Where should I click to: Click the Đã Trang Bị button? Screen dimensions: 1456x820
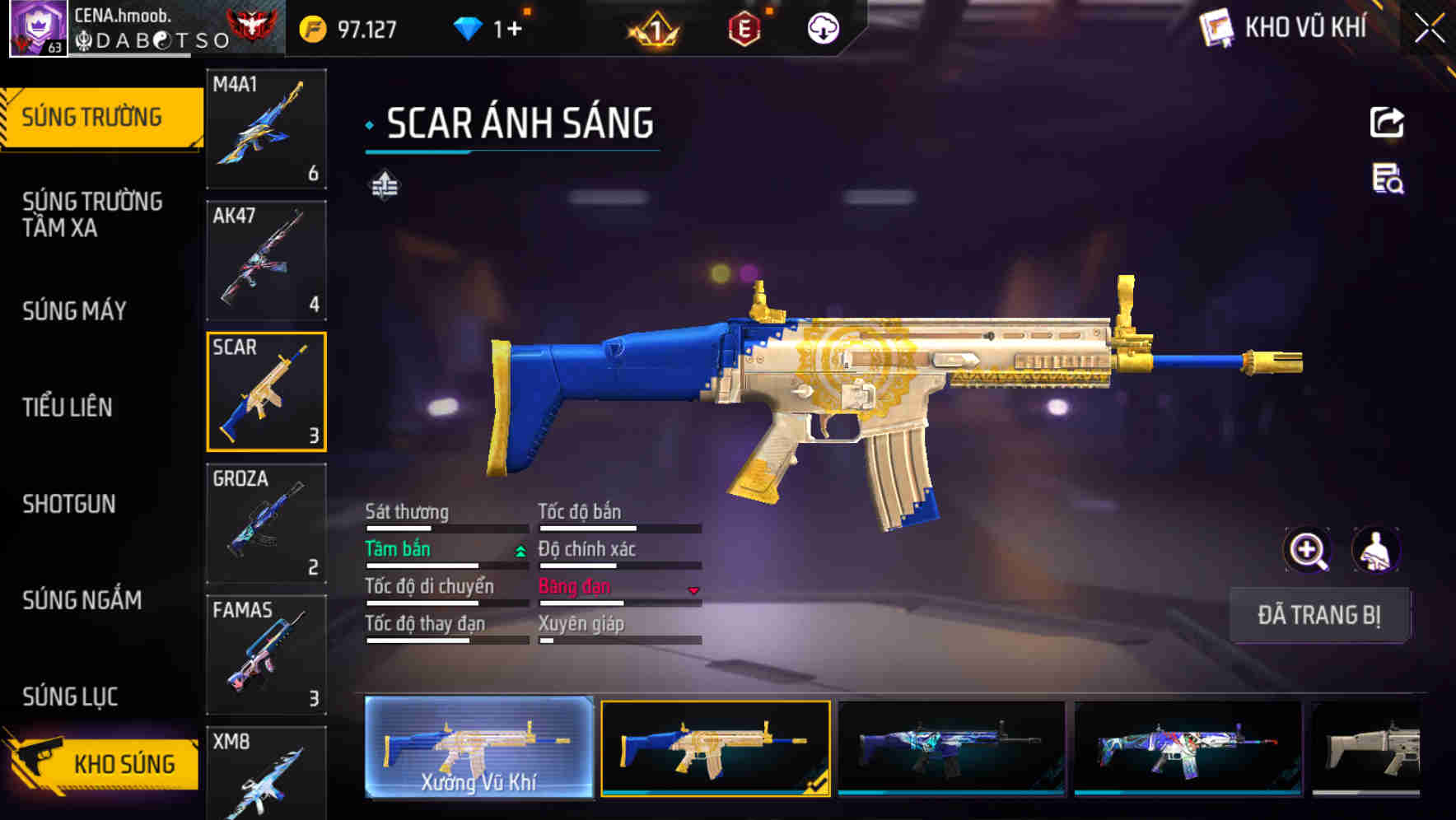tap(1319, 615)
